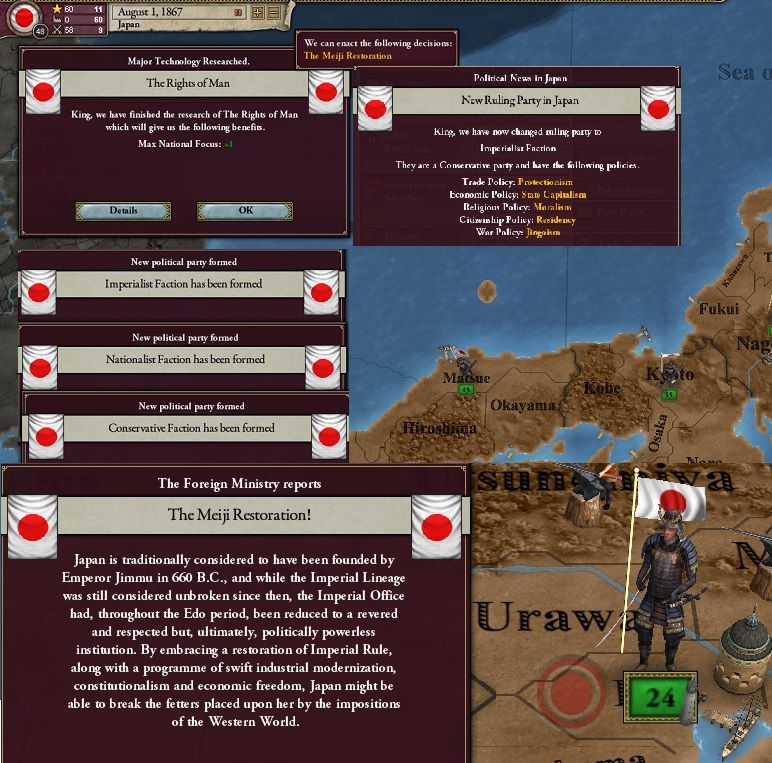Select the Nationalist Faction formed notification
Screen dimensions: 772x763
tap(185, 359)
